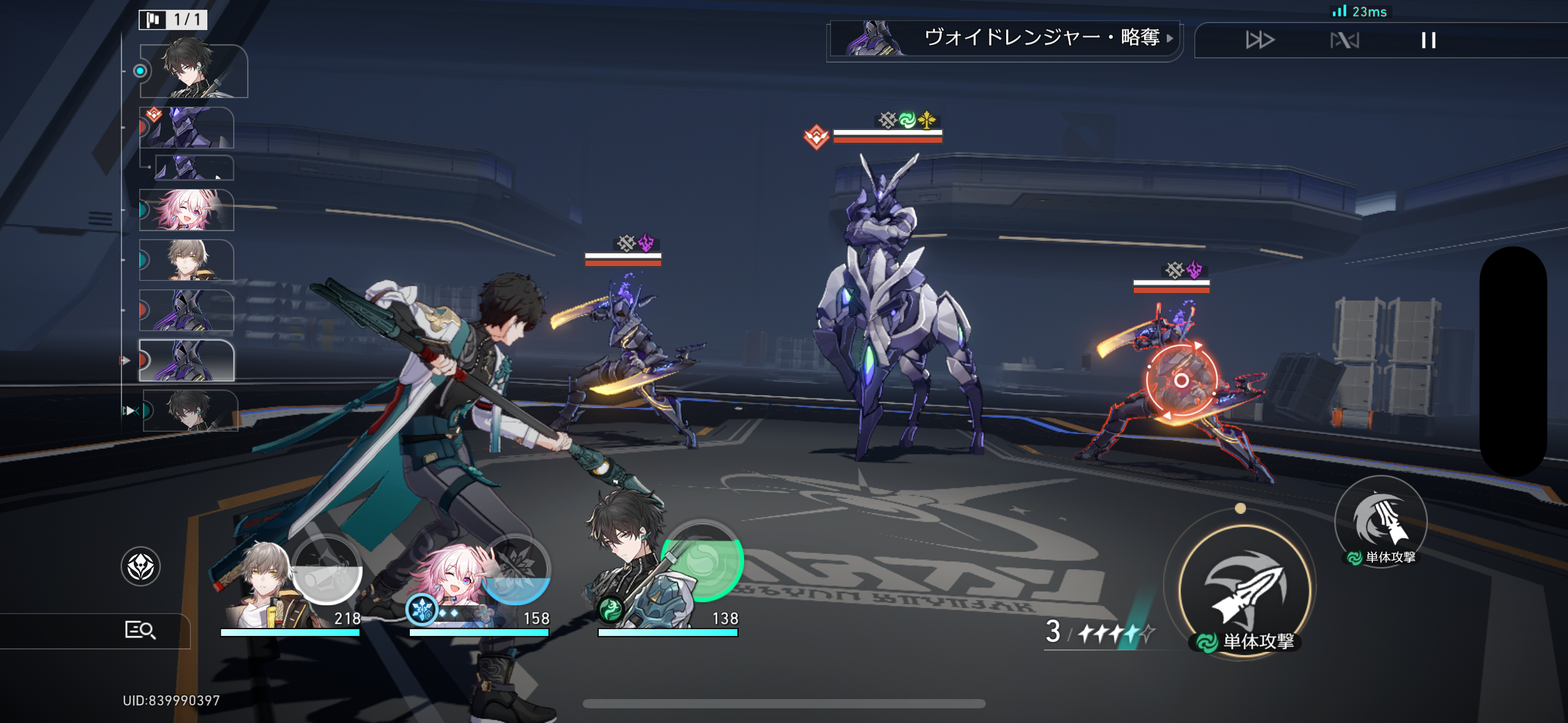This screenshot has height=723, width=1568.
Task: Toggle battle speed-up with the double-arrow button
Action: 1259,40
